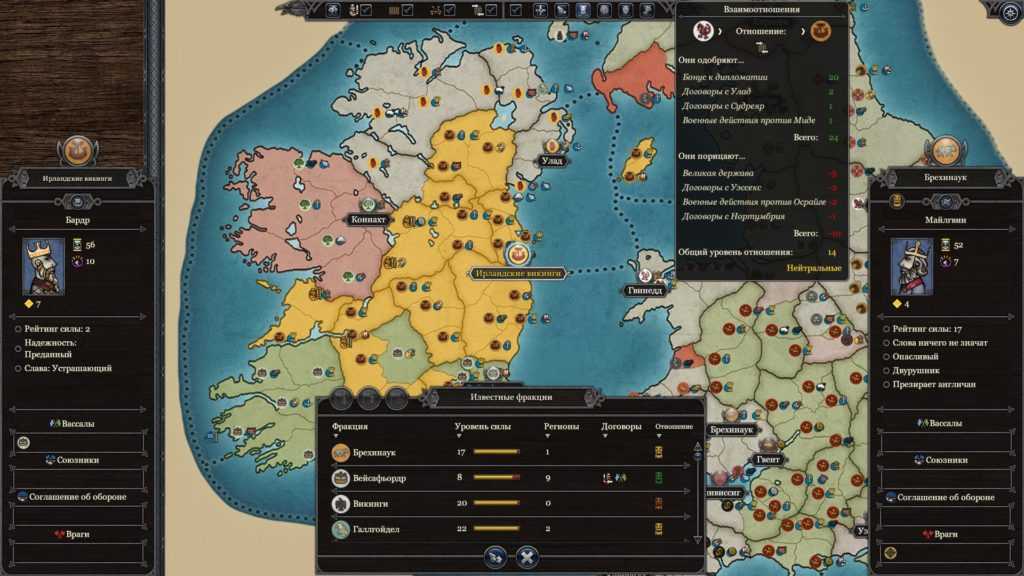Click the round diplomacy button left of the X
The height and width of the screenshot is (576, 1024).
coord(494,557)
